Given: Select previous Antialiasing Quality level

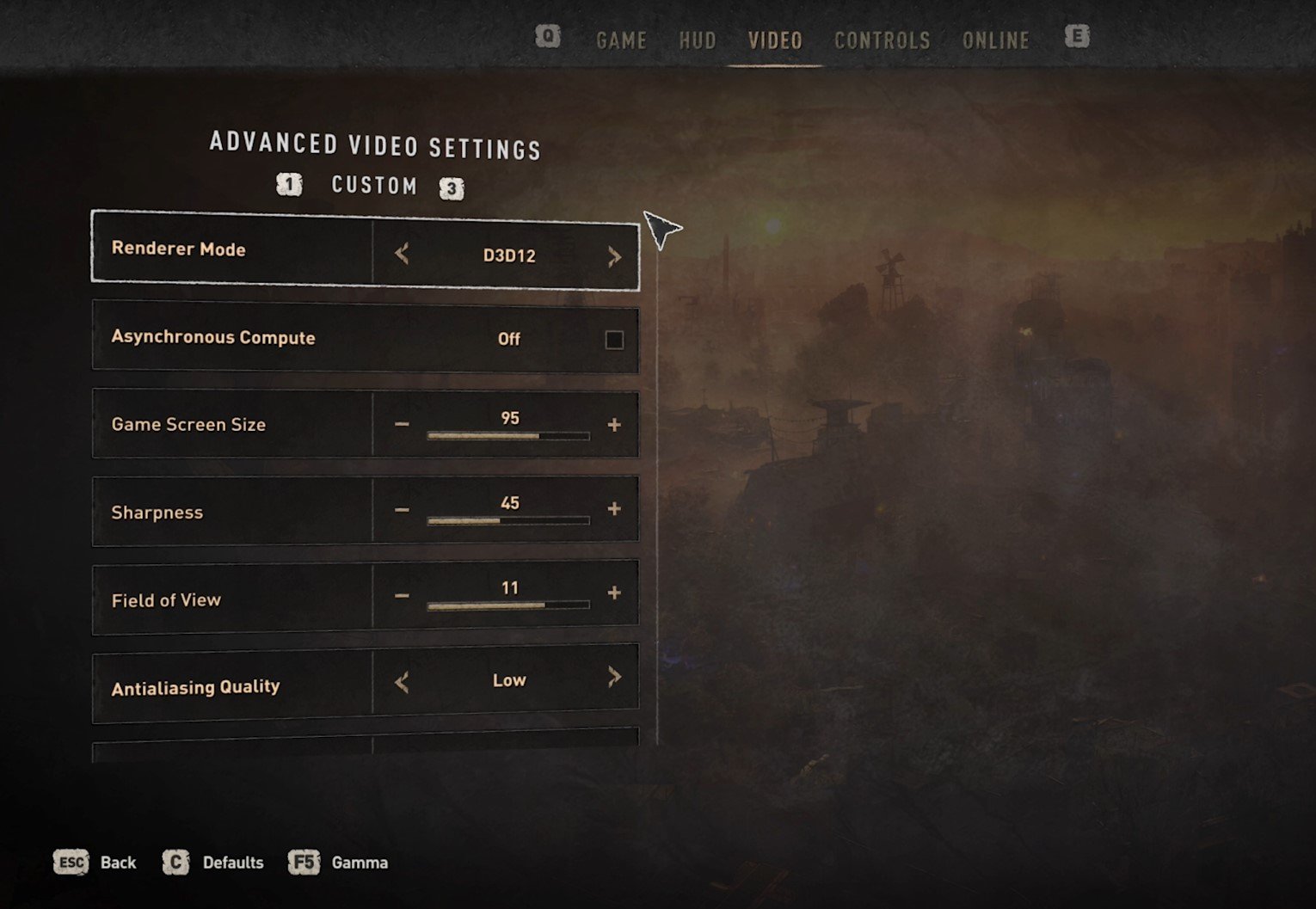Looking at the screenshot, I should pos(402,683).
